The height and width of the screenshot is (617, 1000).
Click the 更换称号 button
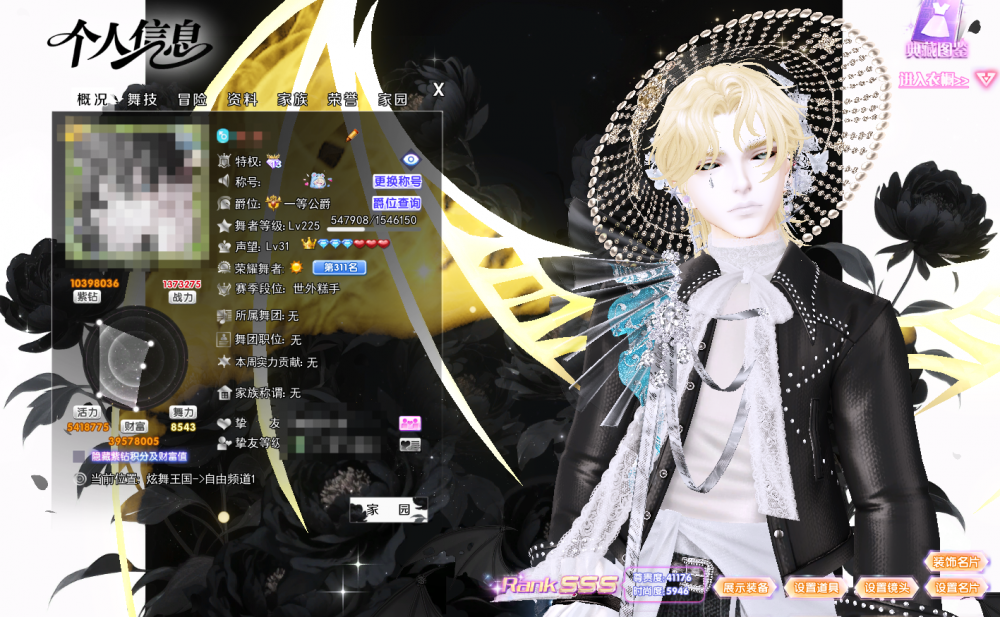click(x=397, y=181)
